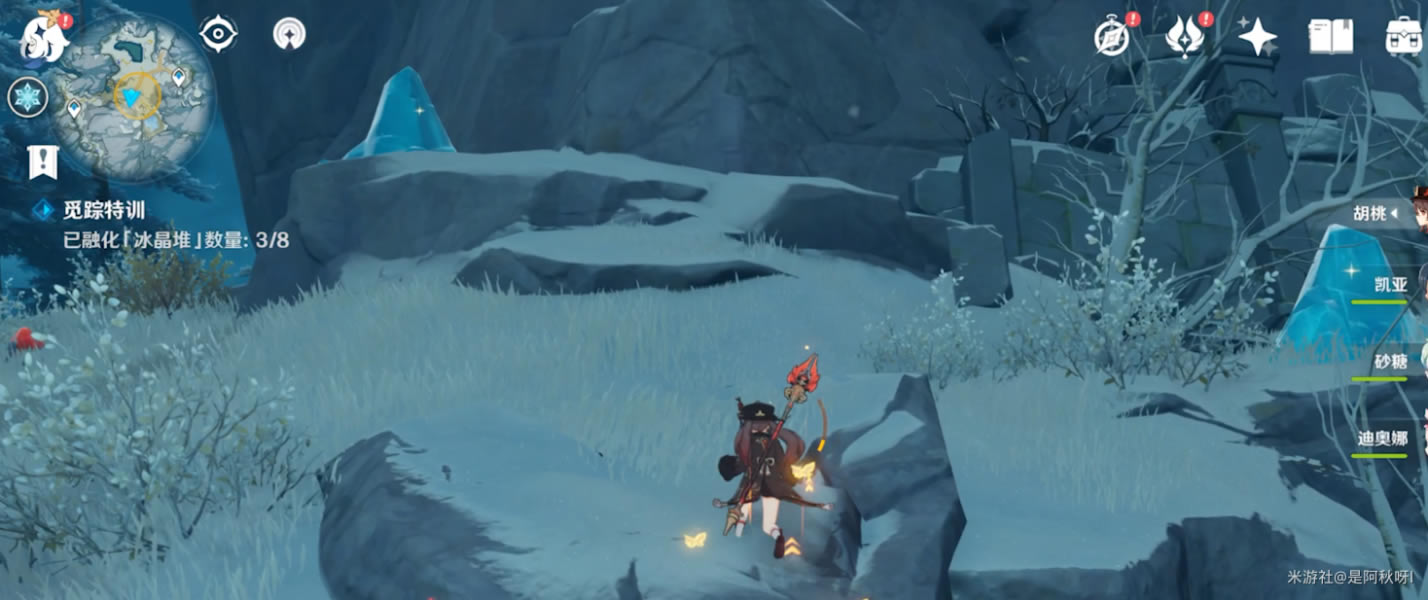The image size is (1428, 600).
Task: Switch to party member 迪奥娜
Action: point(1385,438)
